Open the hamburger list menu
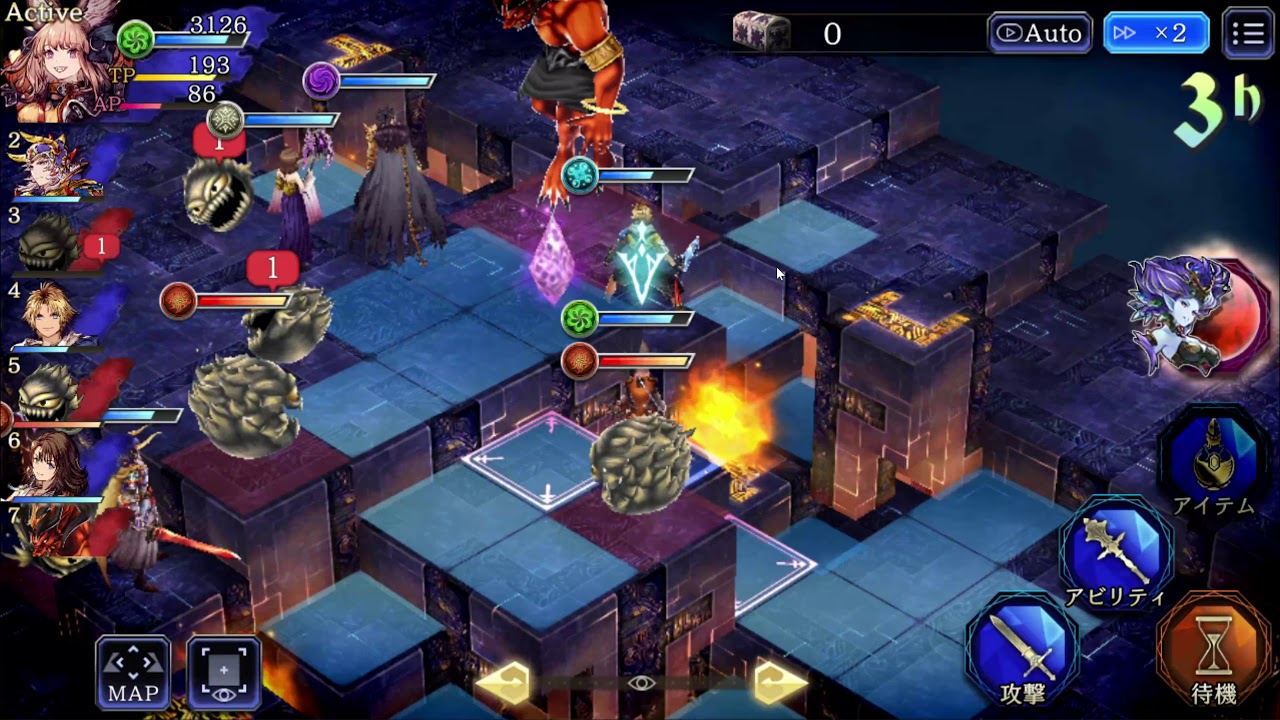 coord(1248,34)
